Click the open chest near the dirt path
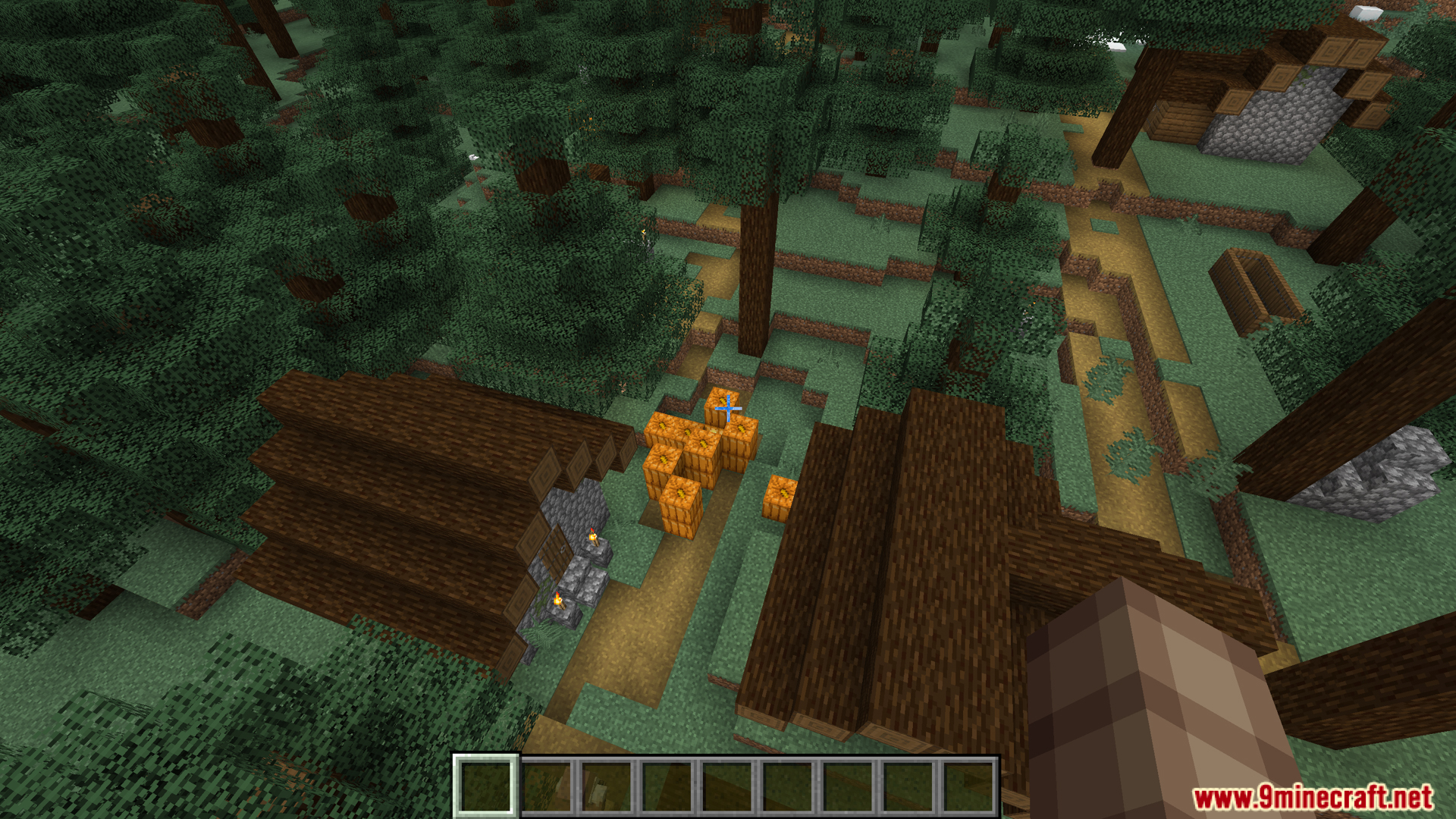Screen dimensions: 1456x819 click(1253, 288)
